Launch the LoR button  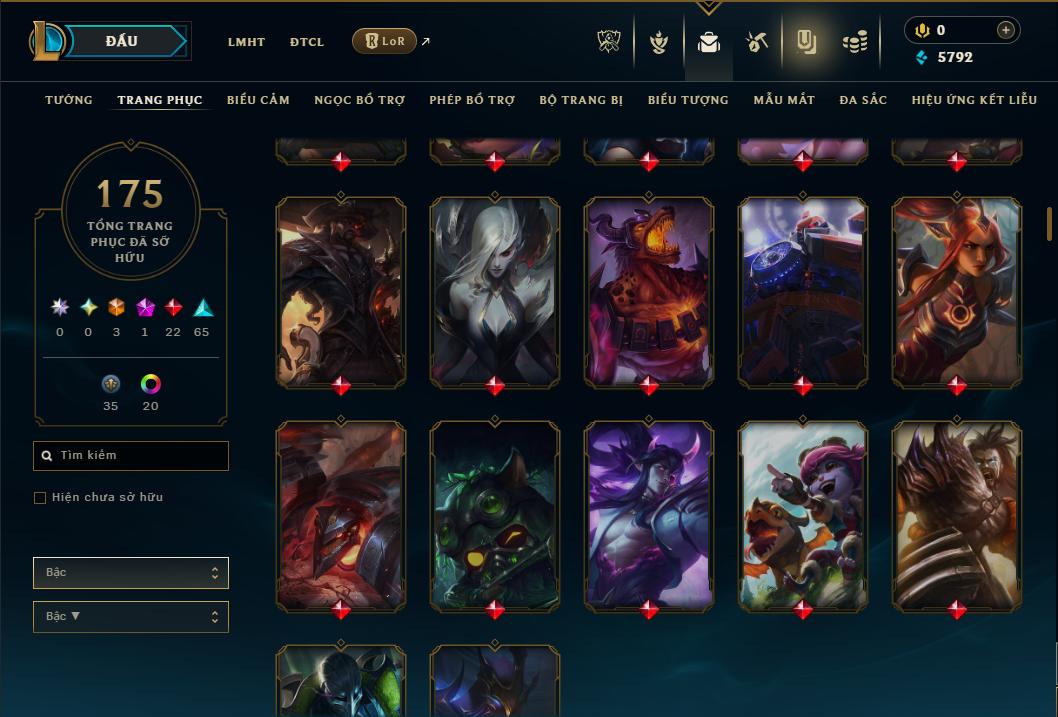[384, 41]
